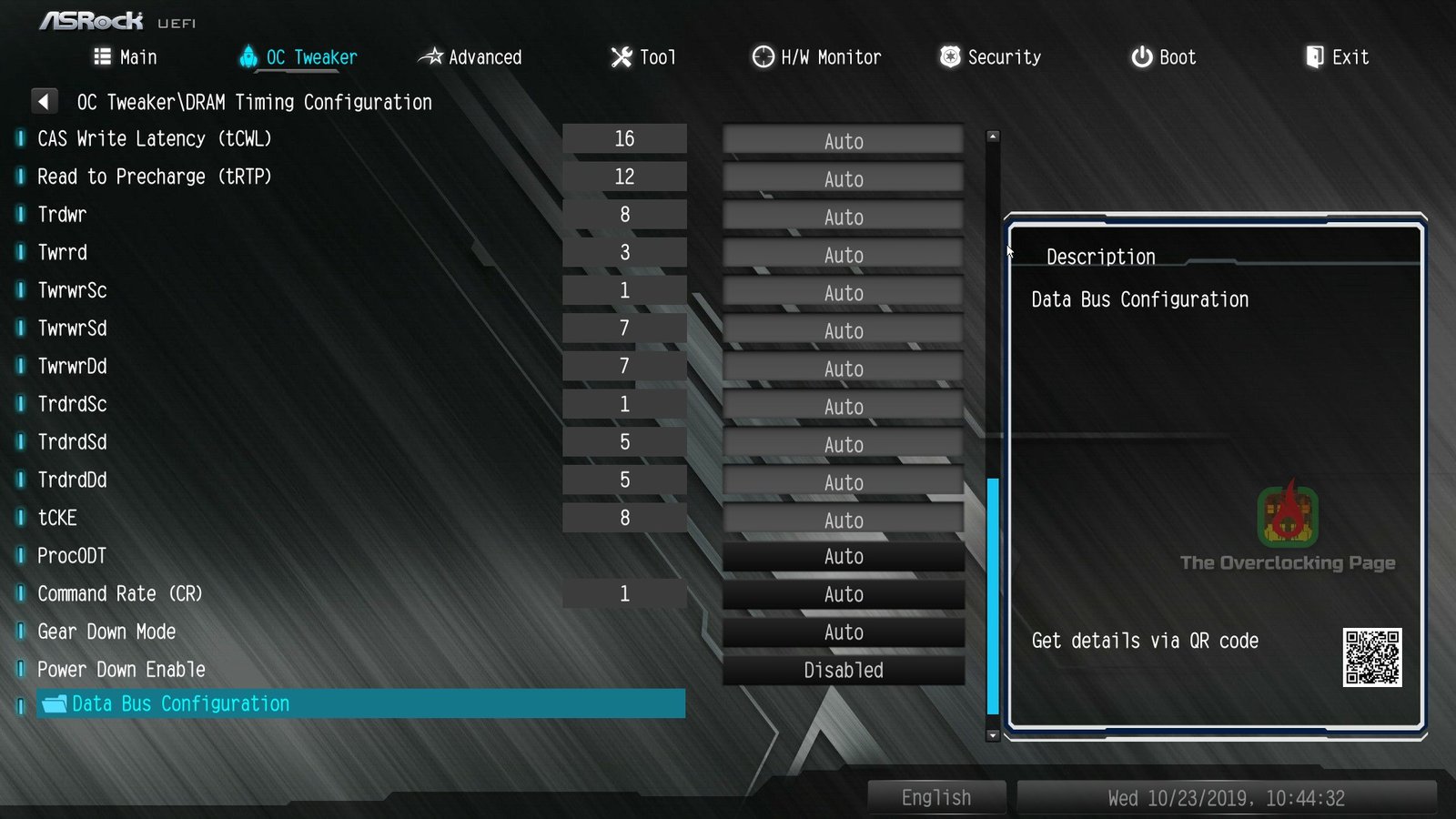The height and width of the screenshot is (819, 1456).
Task: Switch to the H/W Monitor tab
Action: (814, 56)
